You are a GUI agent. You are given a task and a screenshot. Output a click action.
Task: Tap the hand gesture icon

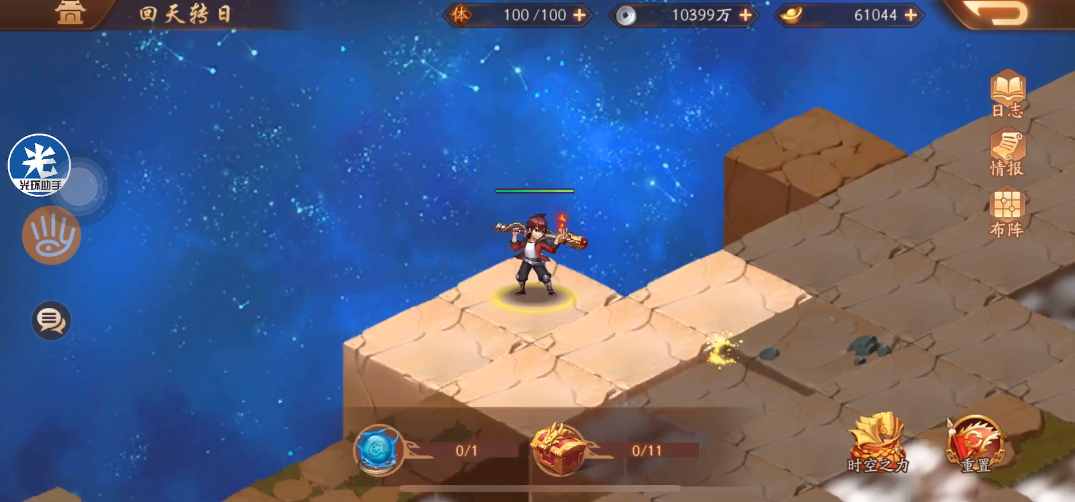(x=51, y=236)
